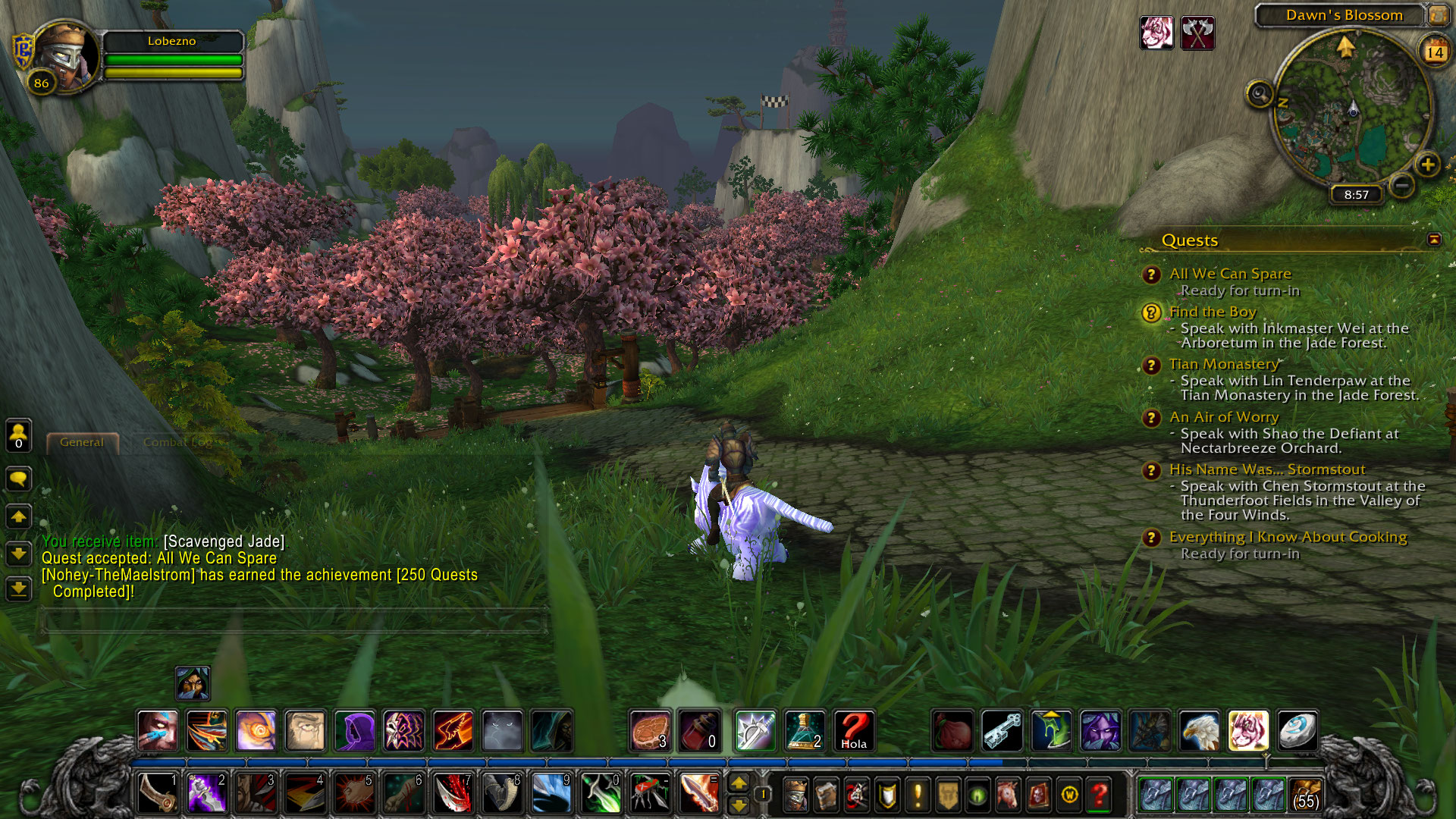Image resolution: width=1456 pixels, height=819 pixels.
Task: Eat the meat steak food item
Action: click(x=650, y=731)
